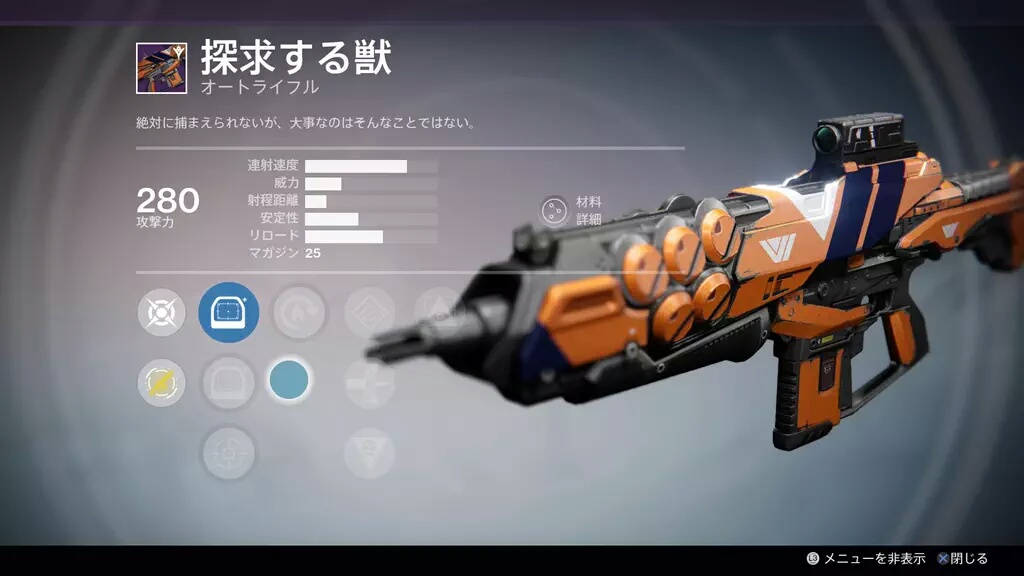Pick the dimmed crosshair reticle perk node

tap(229, 453)
